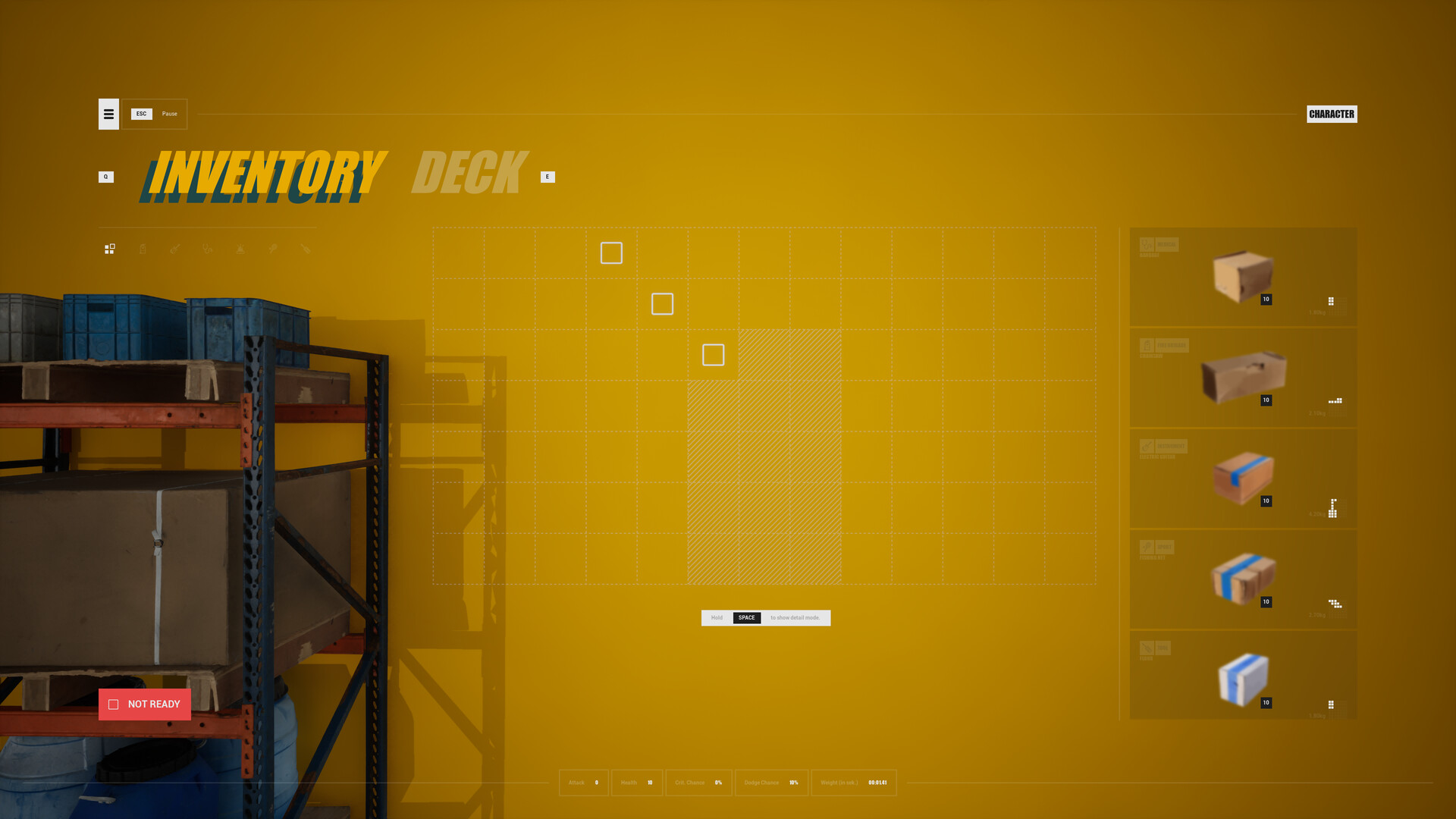The image size is (1456, 819).
Task: Open the guitar category filter
Action: tap(175, 249)
